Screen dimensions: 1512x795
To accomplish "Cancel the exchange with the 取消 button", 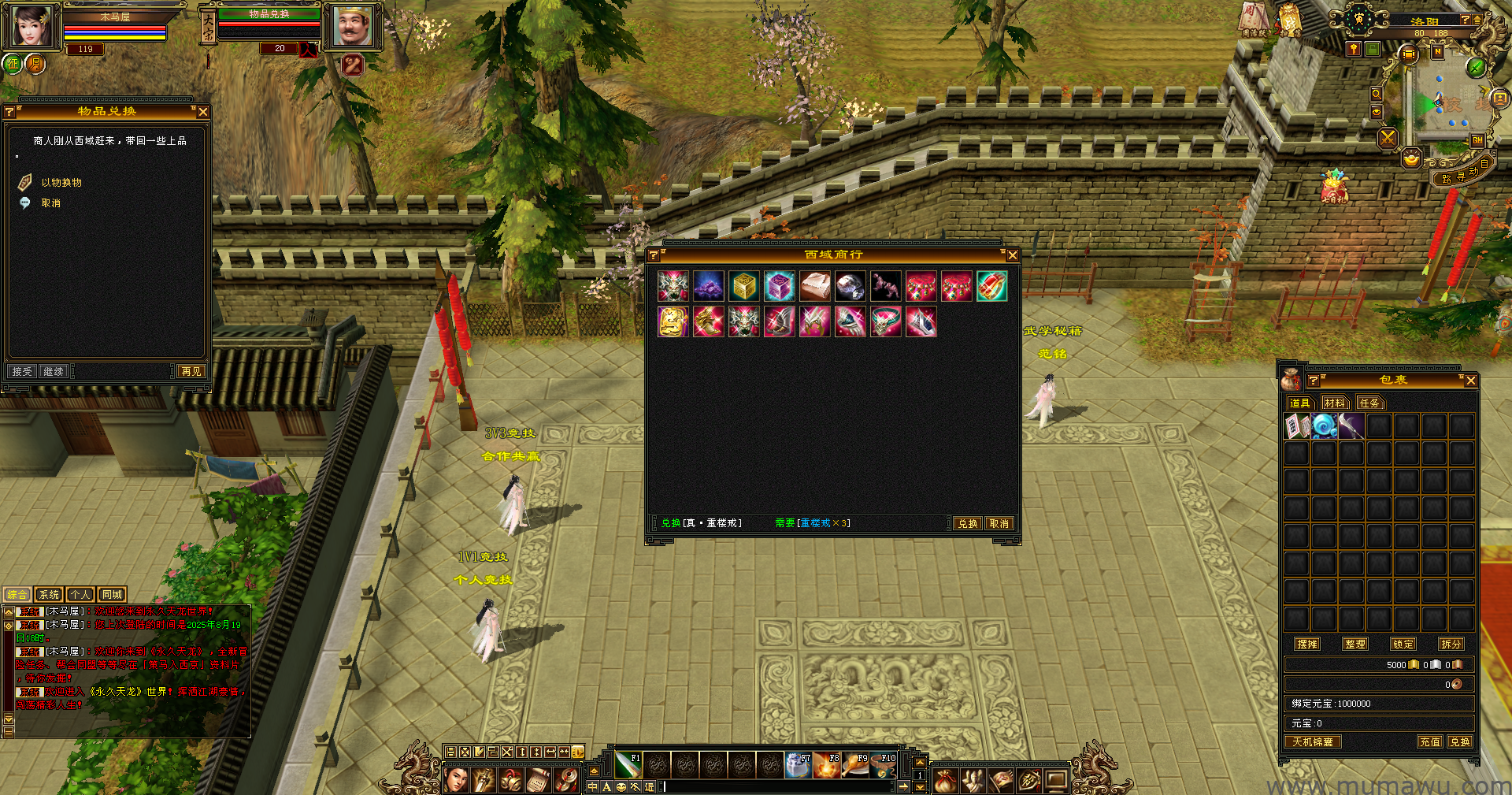I will click(x=999, y=523).
